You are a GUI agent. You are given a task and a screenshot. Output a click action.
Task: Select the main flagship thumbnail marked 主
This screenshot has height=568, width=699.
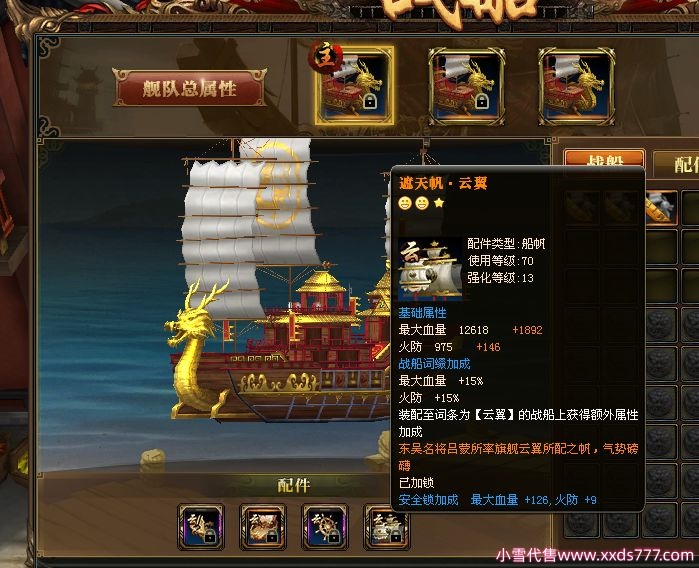click(x=354, y=86)
